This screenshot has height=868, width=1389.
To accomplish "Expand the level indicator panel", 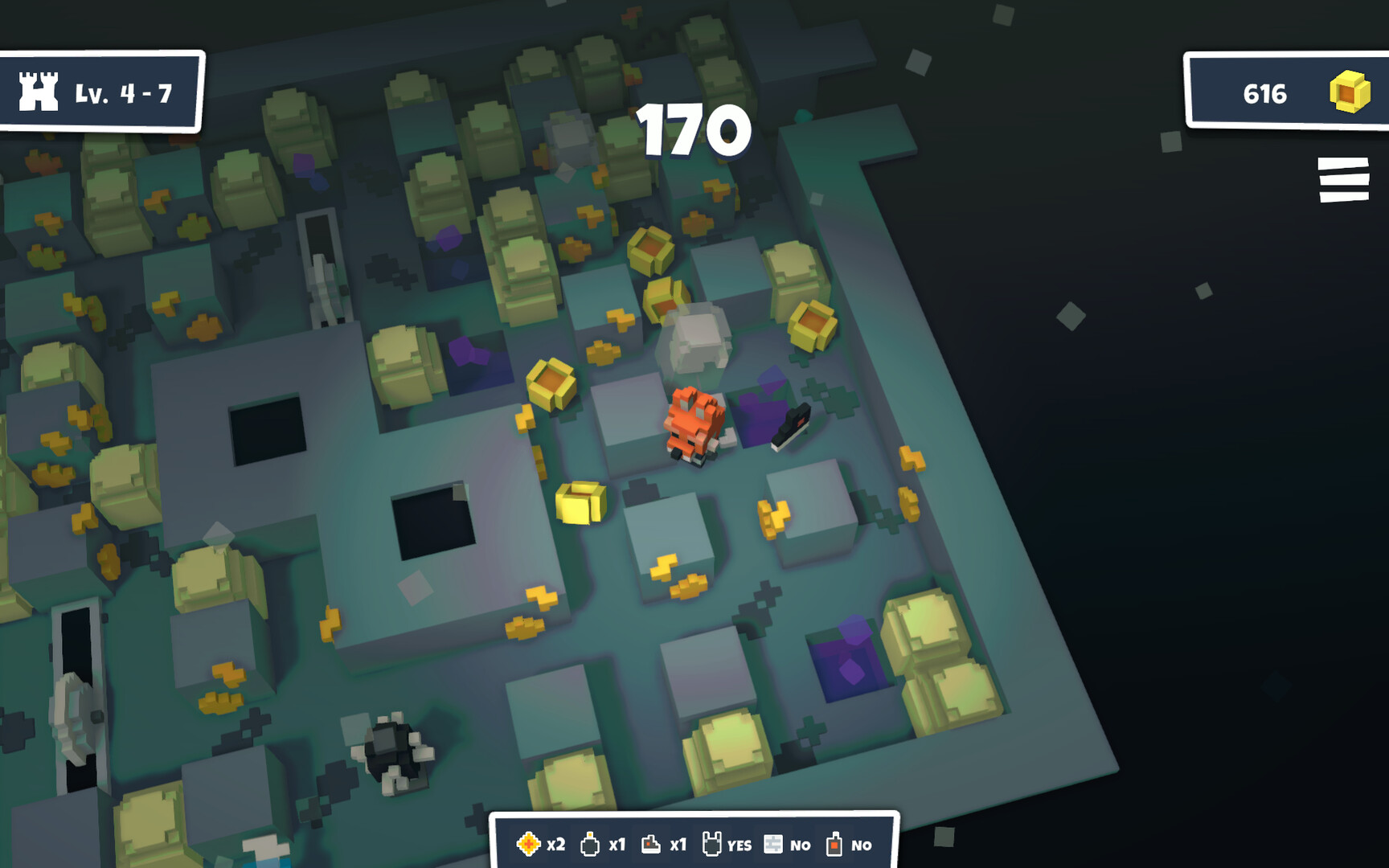I will pyautogui.click(x=100, y=91).
